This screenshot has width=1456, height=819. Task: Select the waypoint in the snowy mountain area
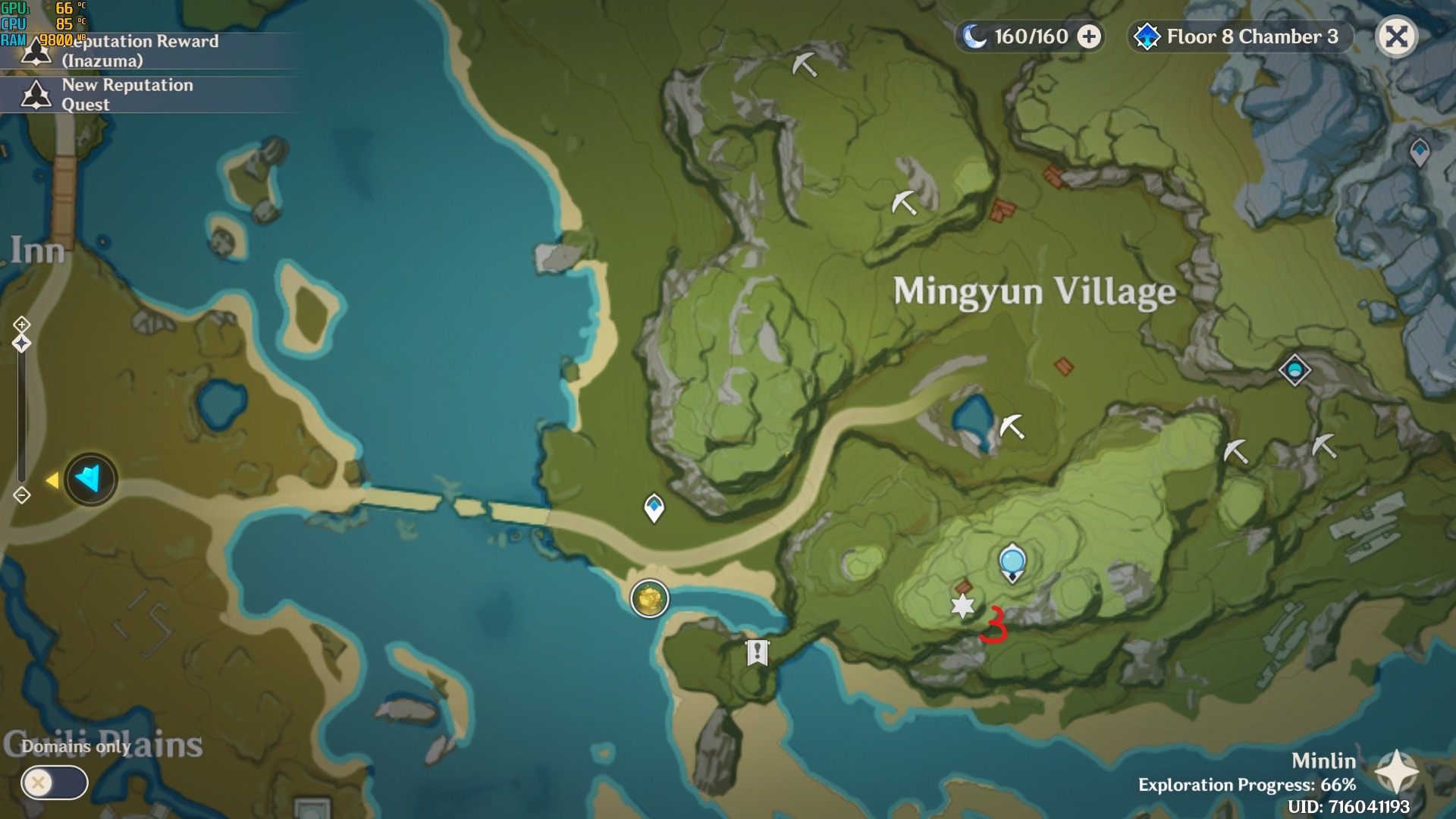pyautogui.click(x=1420, y=152)
